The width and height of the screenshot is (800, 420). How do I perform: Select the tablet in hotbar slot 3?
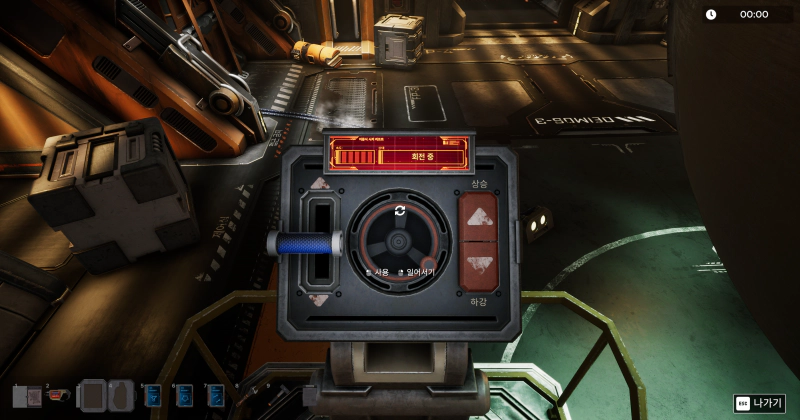pos(92,395)
